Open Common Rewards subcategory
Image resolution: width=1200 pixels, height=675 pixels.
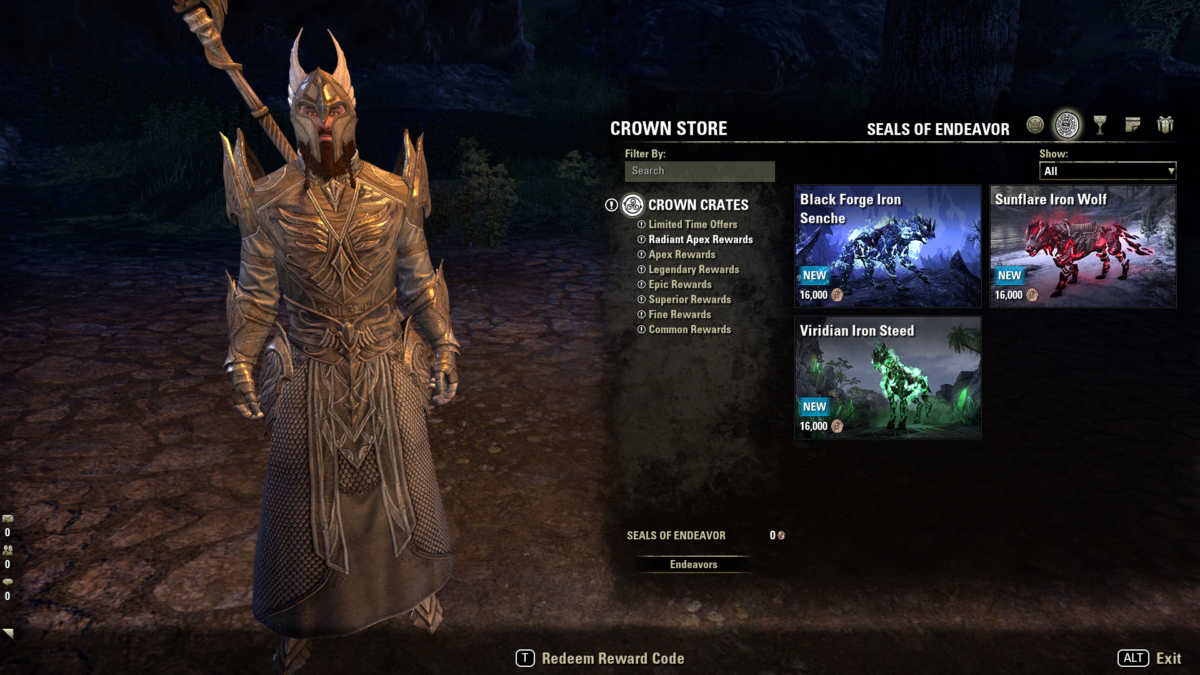689,330
